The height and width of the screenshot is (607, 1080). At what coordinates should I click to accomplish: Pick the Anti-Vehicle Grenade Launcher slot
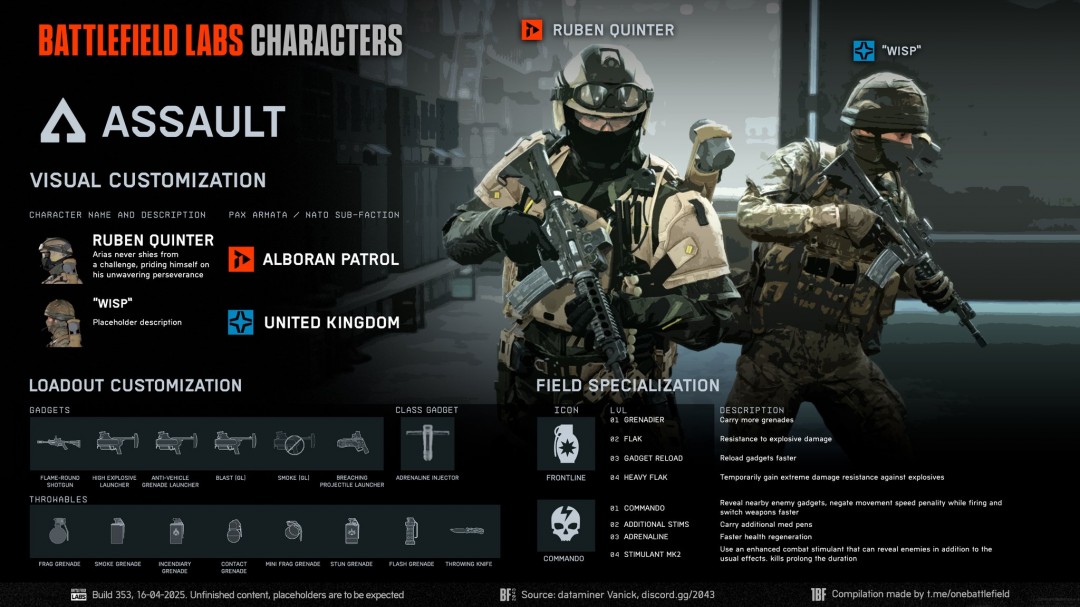(x=177, y=443)
